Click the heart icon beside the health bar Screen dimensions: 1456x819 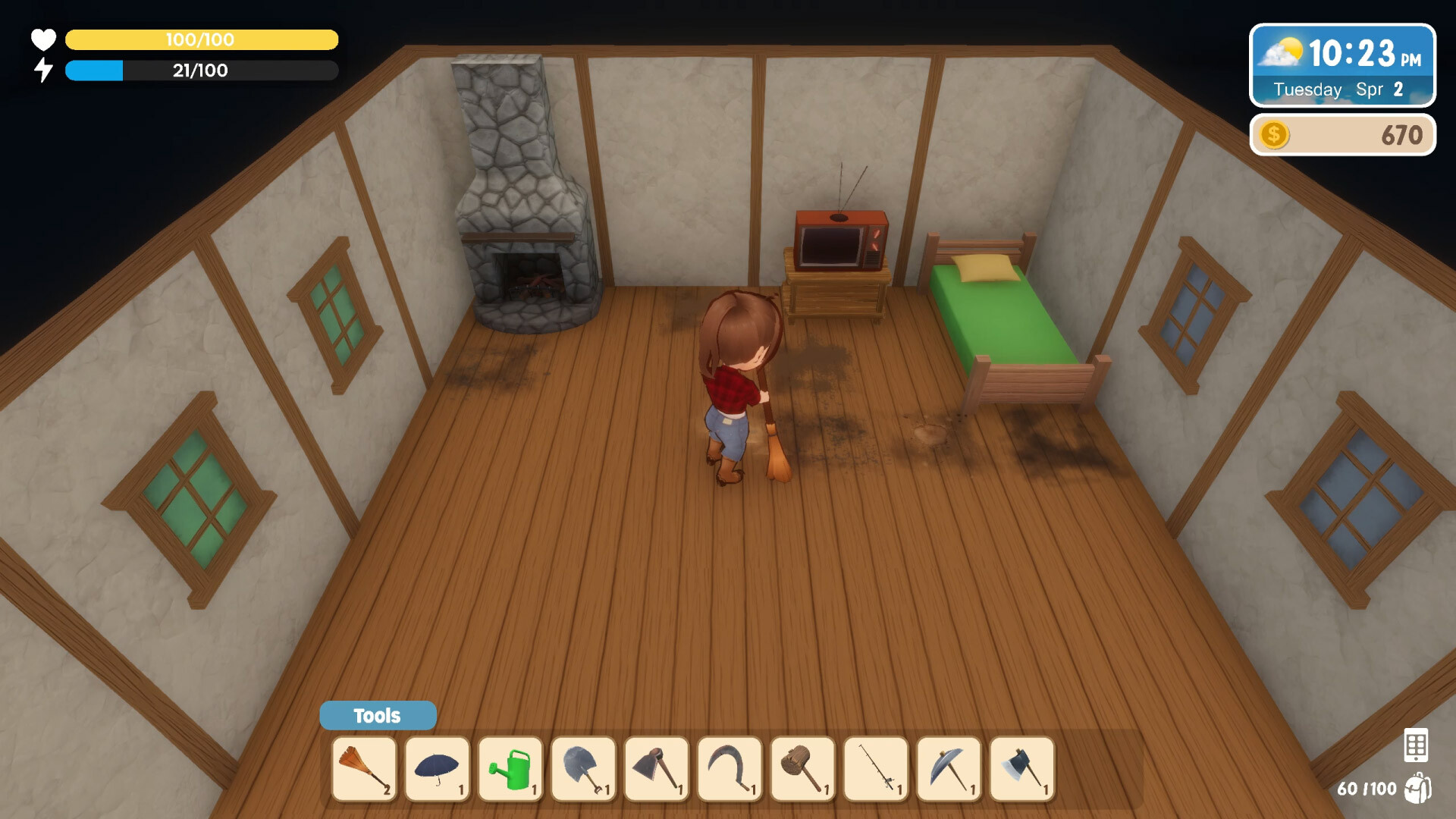43,39
